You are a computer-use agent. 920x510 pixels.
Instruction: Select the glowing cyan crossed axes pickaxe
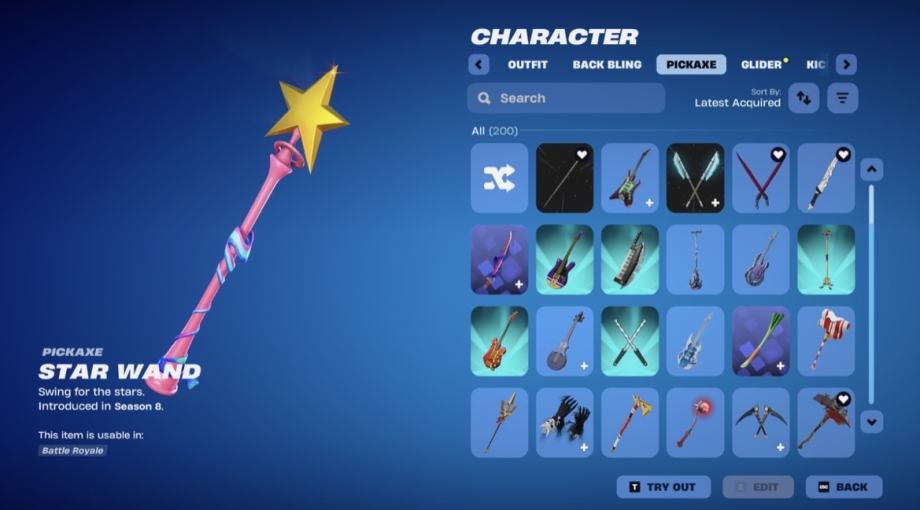pos(695,178)
